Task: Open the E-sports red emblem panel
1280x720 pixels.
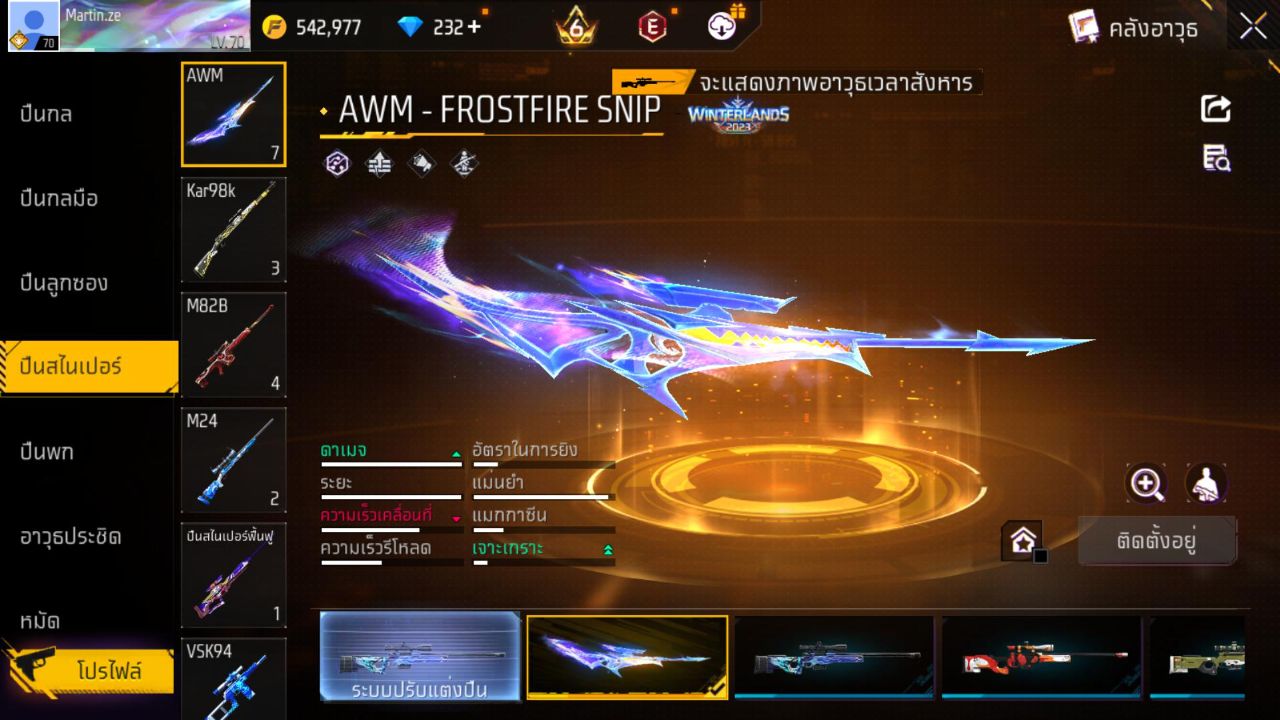Action: tap(653, 27)
